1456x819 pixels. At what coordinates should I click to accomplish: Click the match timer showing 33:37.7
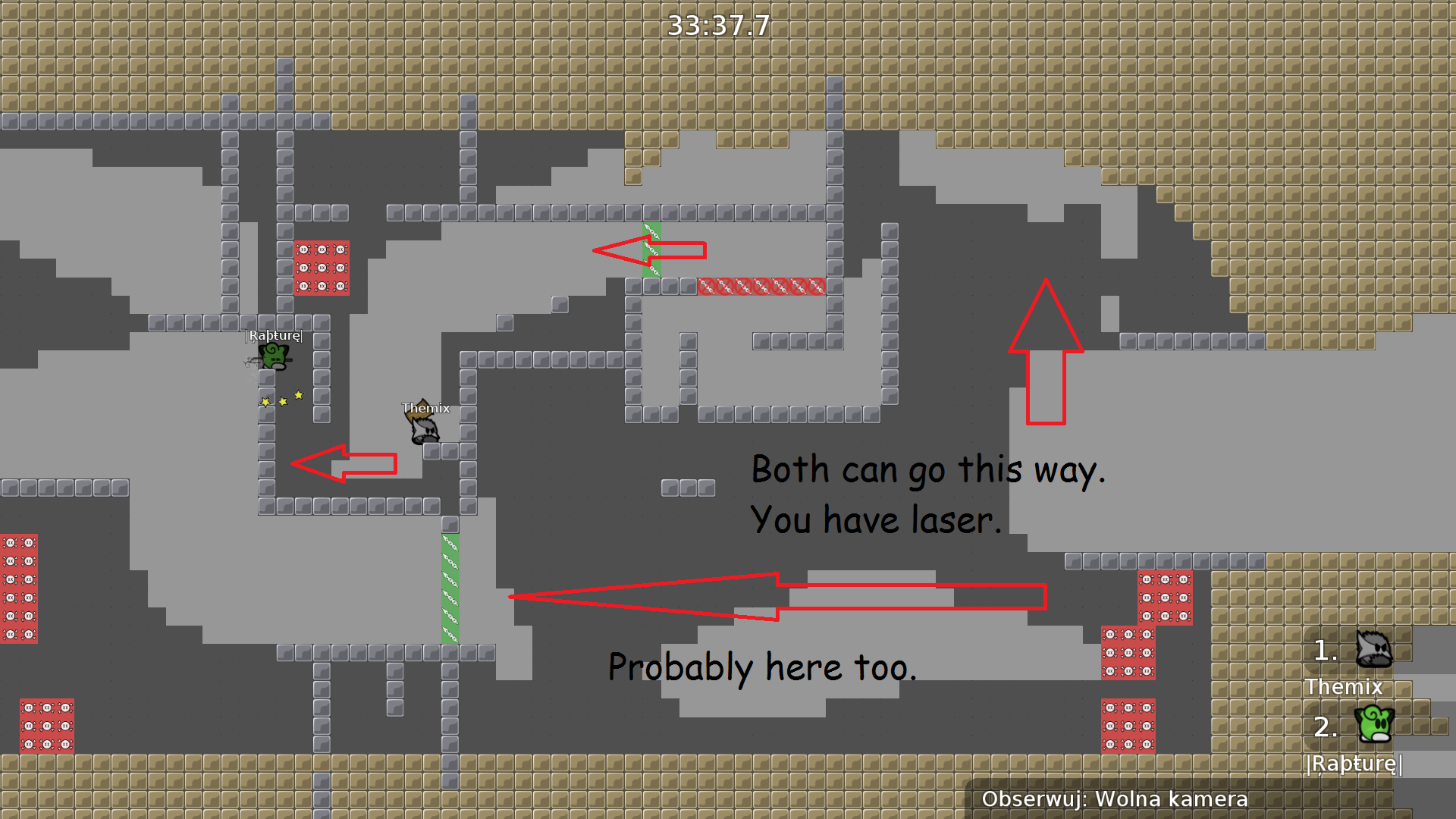(717, 25)
